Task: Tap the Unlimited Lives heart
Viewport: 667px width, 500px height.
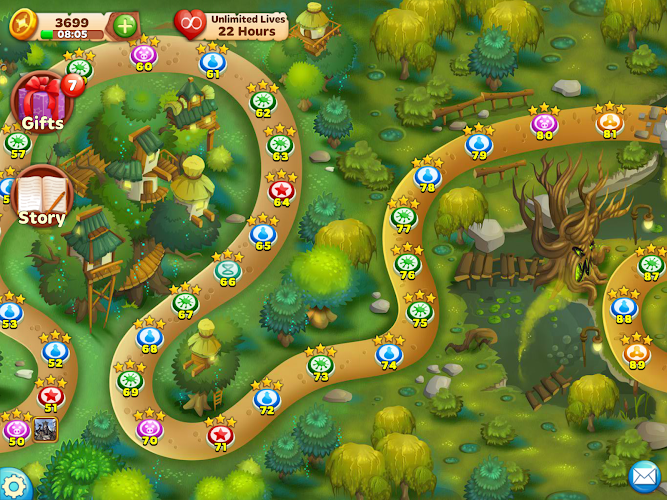Action: 189,24
